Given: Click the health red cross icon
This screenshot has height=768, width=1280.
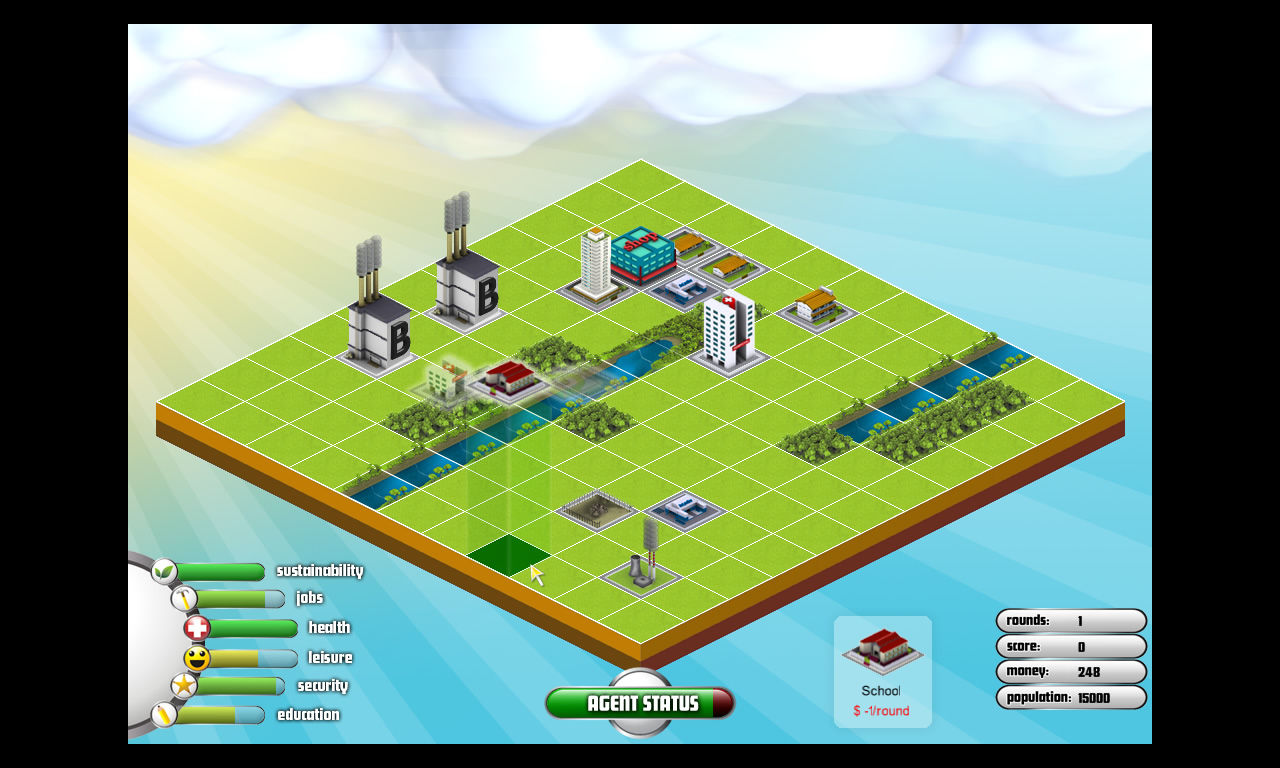Looking at the screenshot, I should tap(198, 627).
